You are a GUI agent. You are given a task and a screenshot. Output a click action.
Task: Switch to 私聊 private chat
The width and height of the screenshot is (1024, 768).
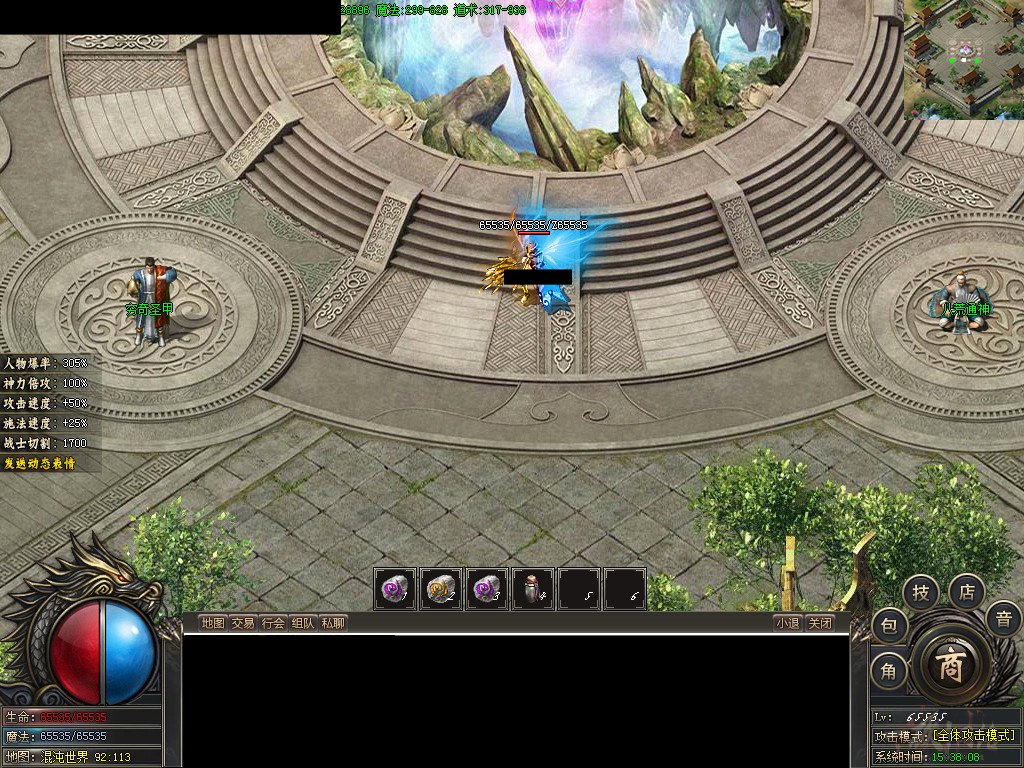[333, 623]
